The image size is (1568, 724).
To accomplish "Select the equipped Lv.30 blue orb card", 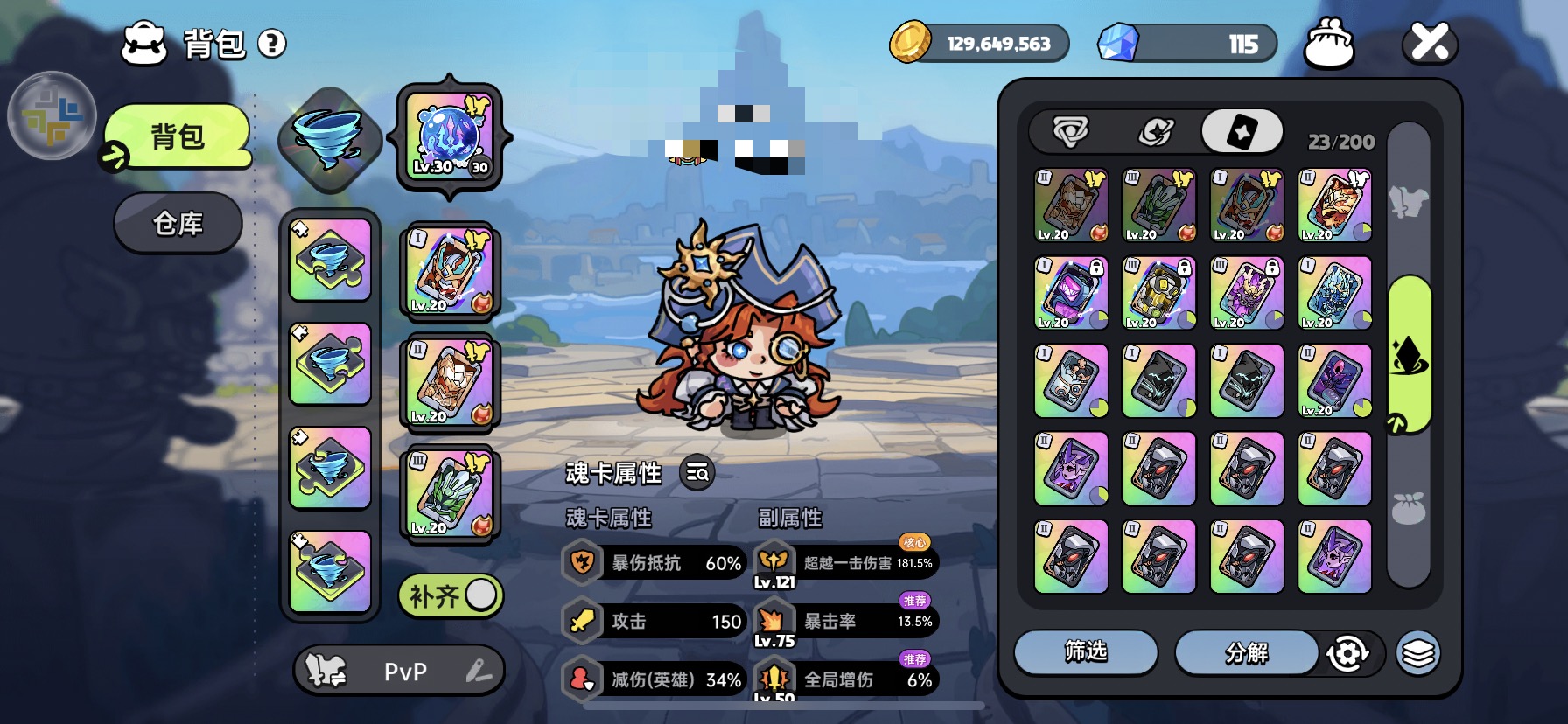I will pos(450,137).
